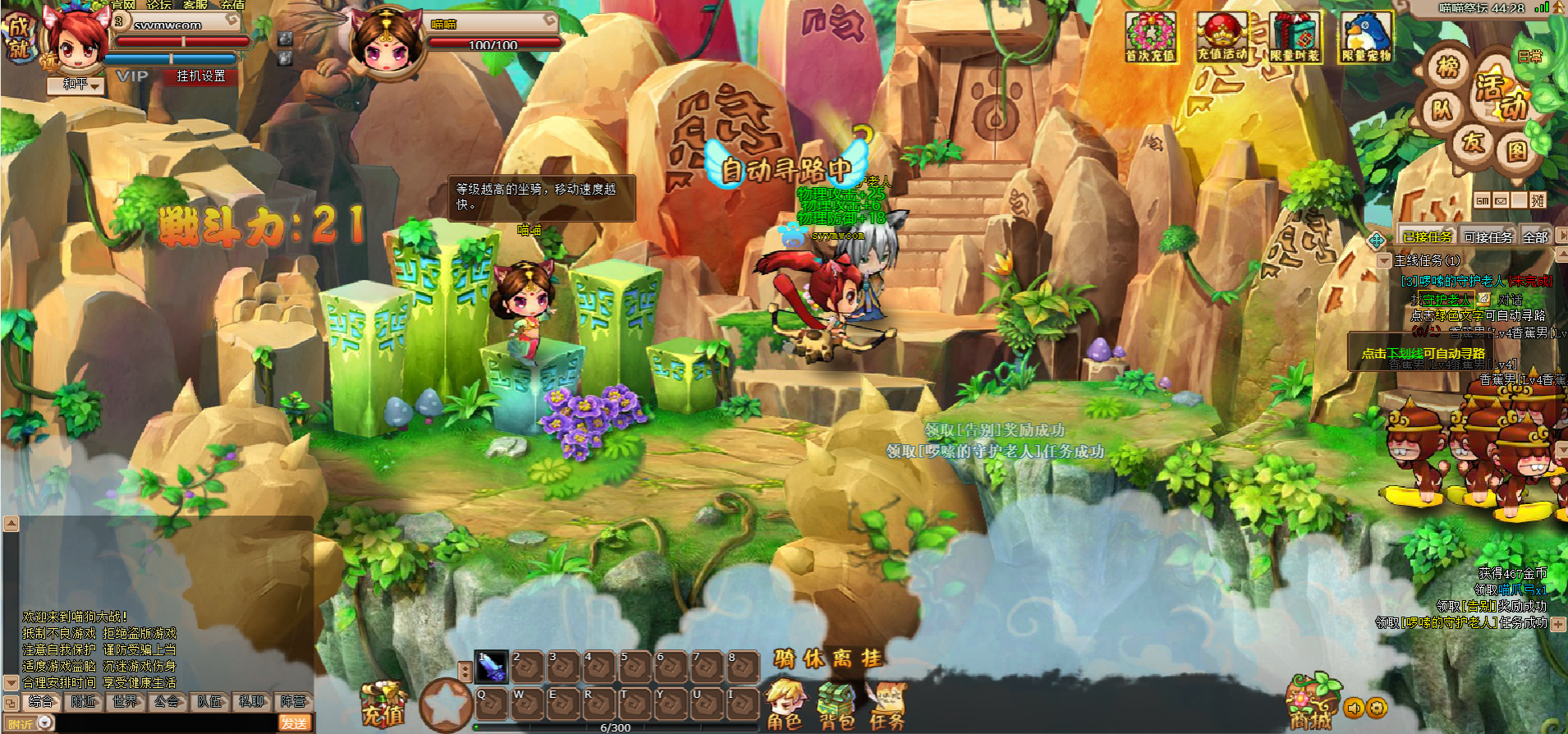Open the 角色 character sheet

(x=785, y=705)
